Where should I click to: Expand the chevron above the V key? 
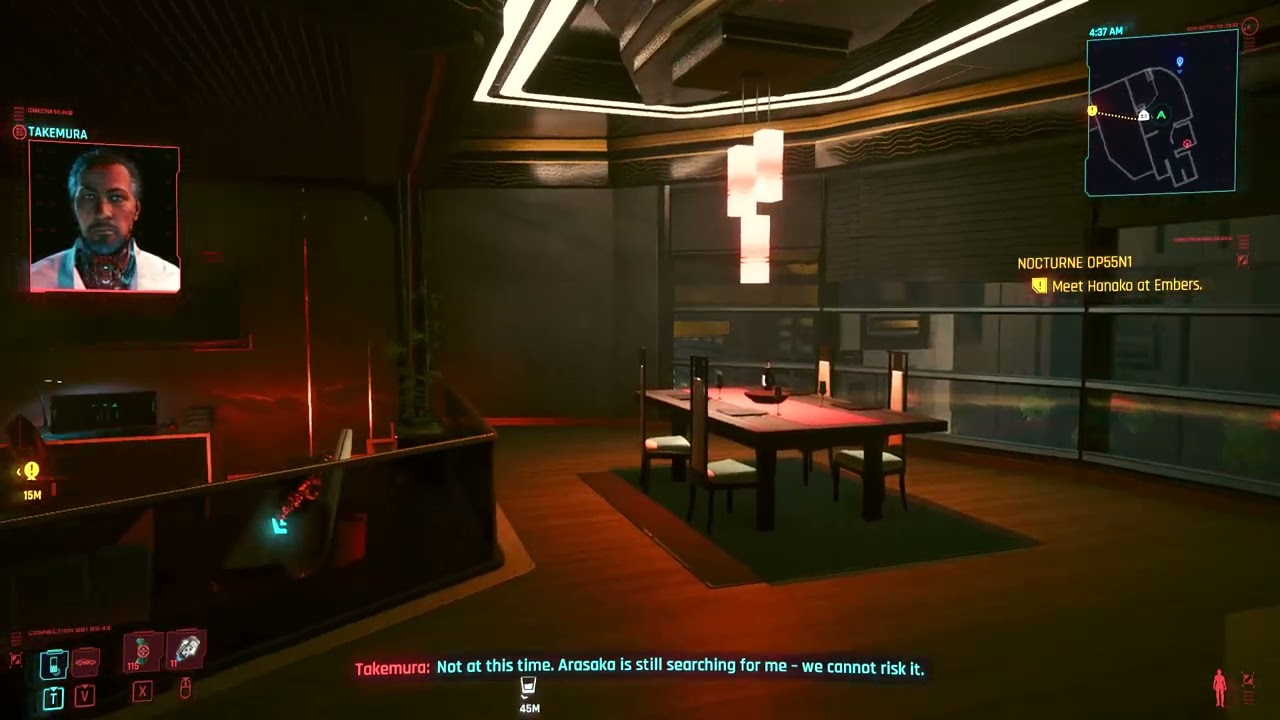84,686
